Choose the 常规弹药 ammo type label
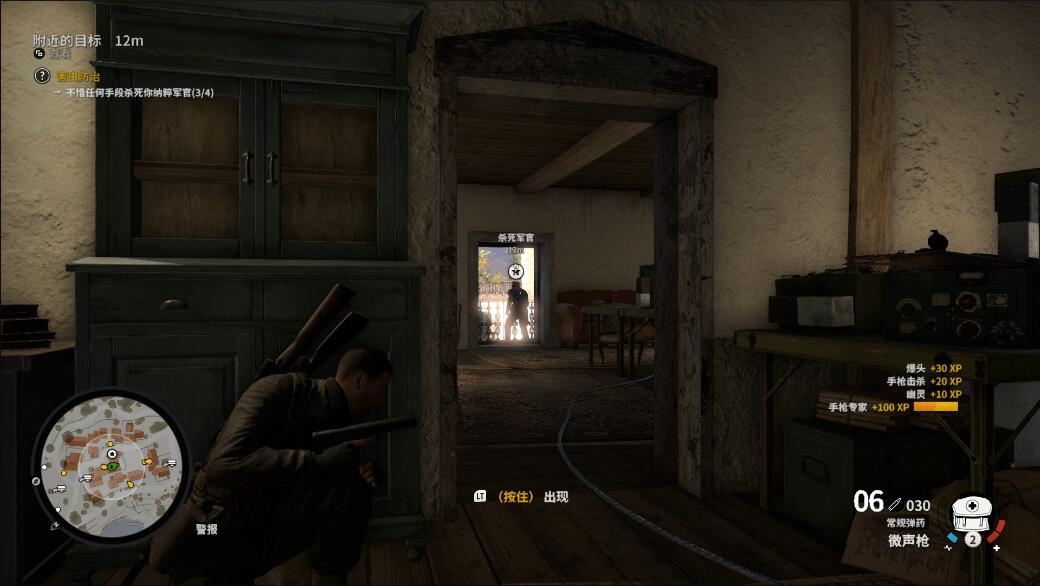1040x586 pixels. click(907, 523)
